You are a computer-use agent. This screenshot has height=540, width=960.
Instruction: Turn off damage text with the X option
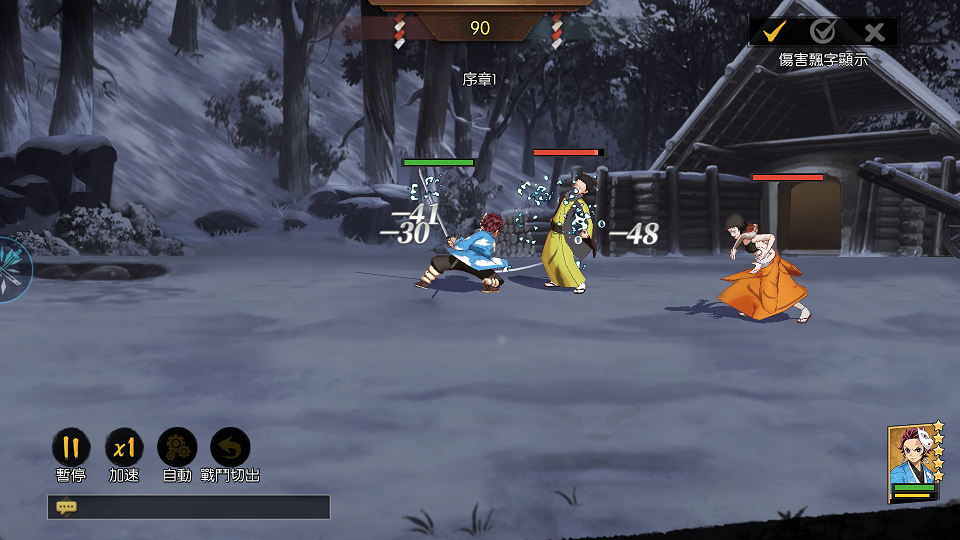click(874, 32)
